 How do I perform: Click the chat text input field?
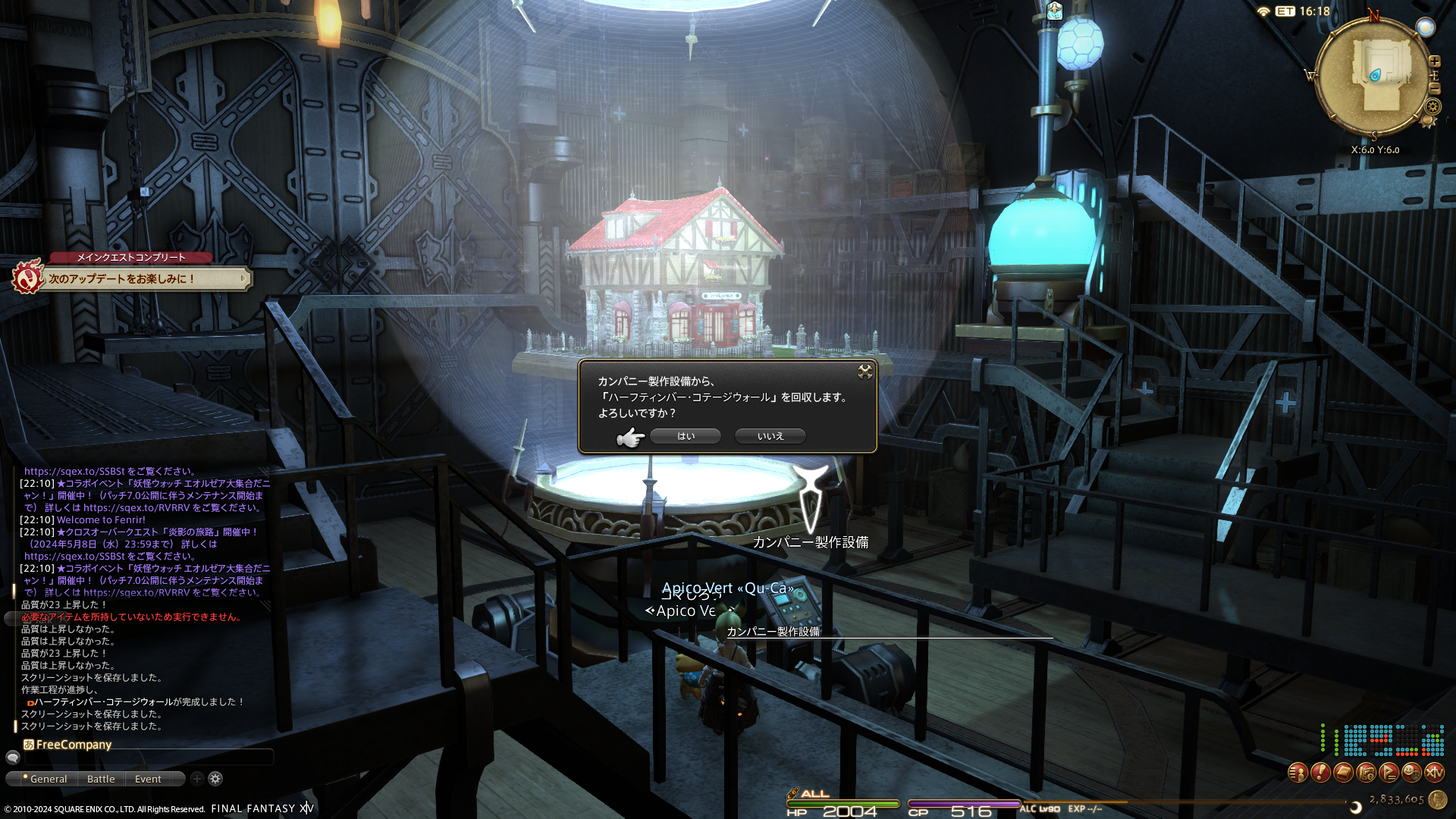pyautogui.click(x=148, y=757)
